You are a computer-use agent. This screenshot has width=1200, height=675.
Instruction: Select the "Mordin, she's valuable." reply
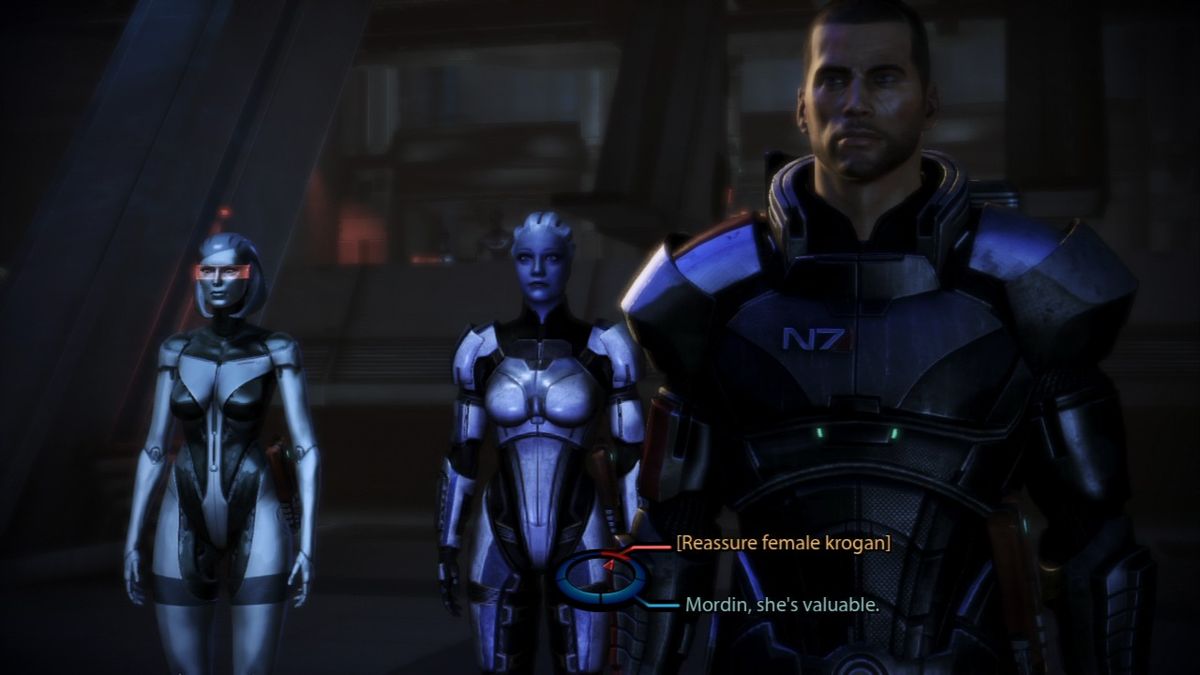click(781, 605)
